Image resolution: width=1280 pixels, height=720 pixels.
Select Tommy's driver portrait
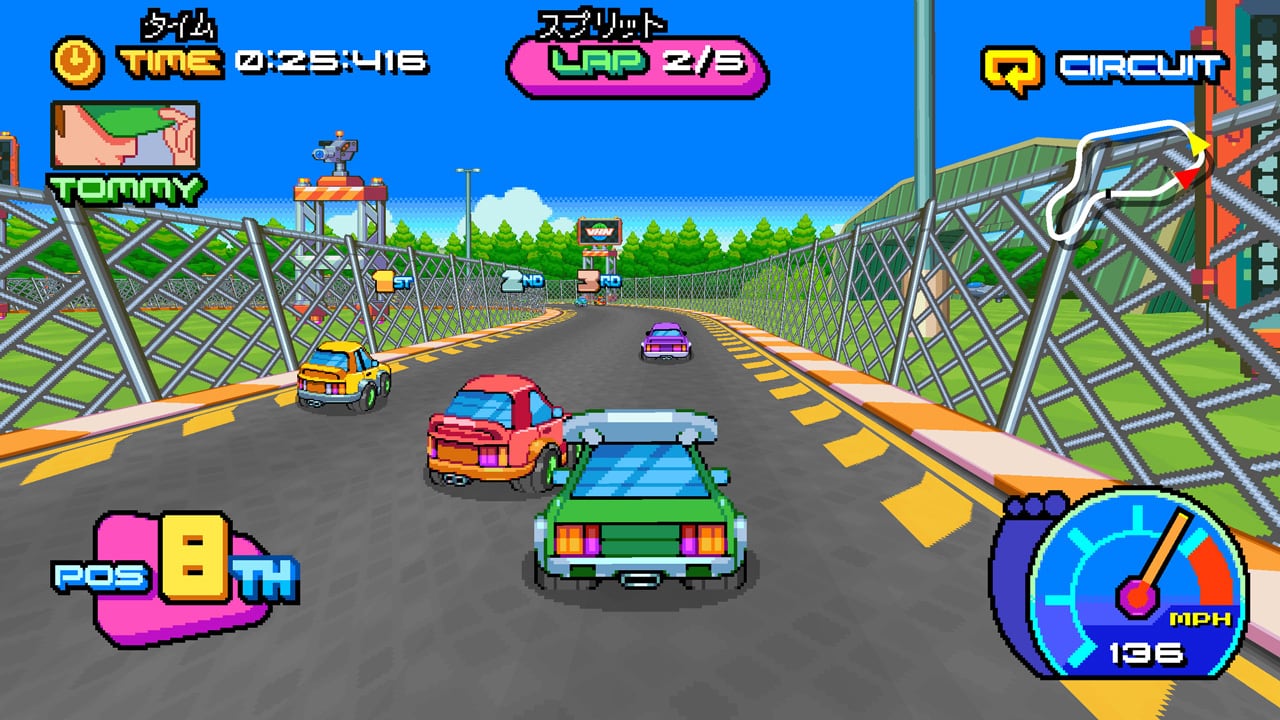(x=125, y=135)
